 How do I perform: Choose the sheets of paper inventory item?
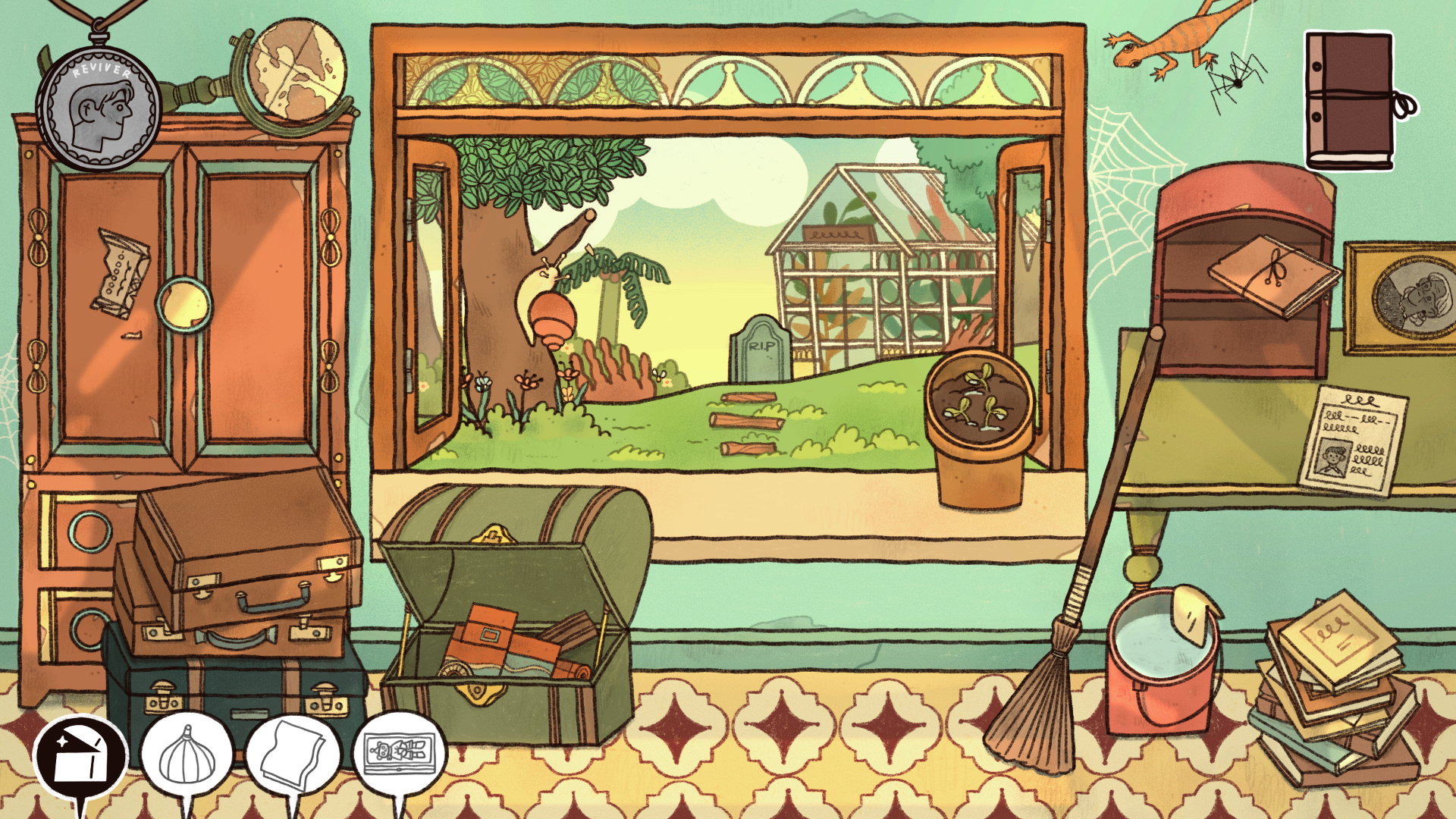293,755
